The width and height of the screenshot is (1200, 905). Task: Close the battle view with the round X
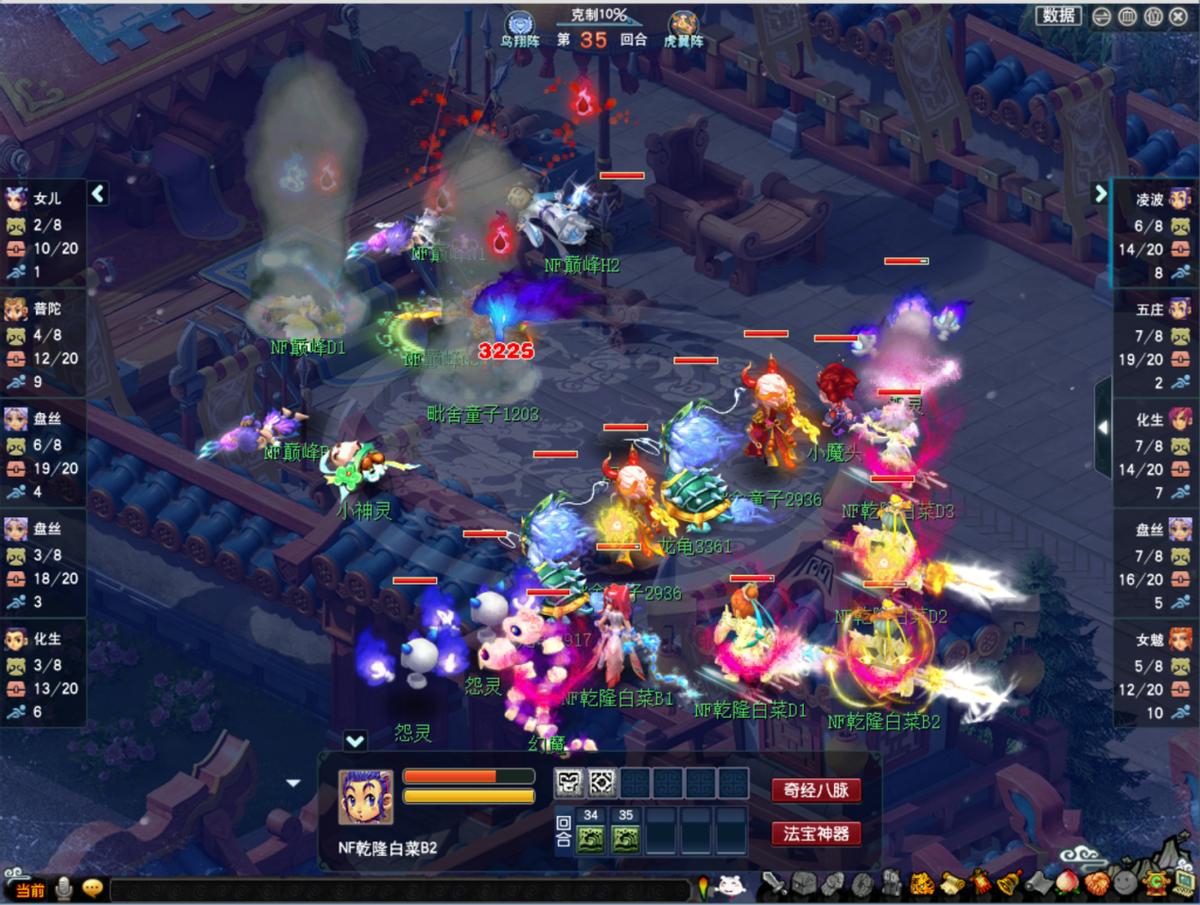tap(1177, 16)
